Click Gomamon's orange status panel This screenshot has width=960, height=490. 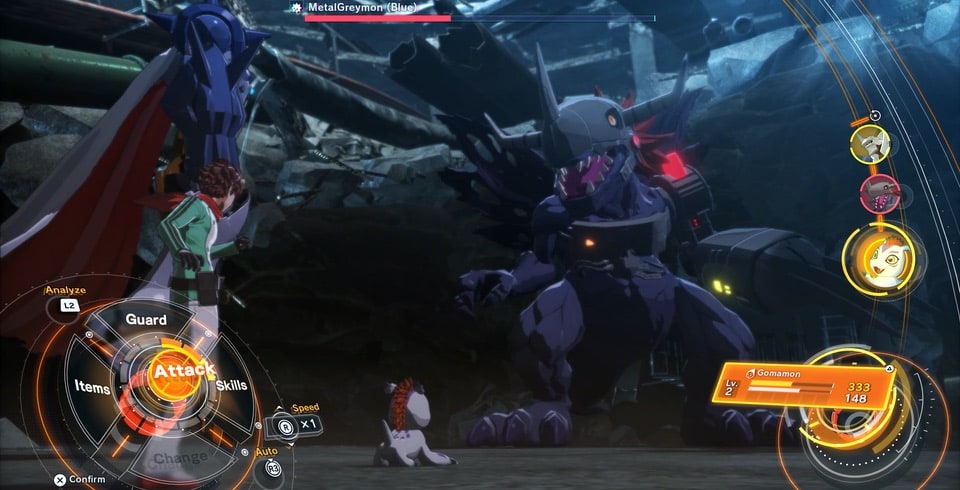(x=801, y=384)
